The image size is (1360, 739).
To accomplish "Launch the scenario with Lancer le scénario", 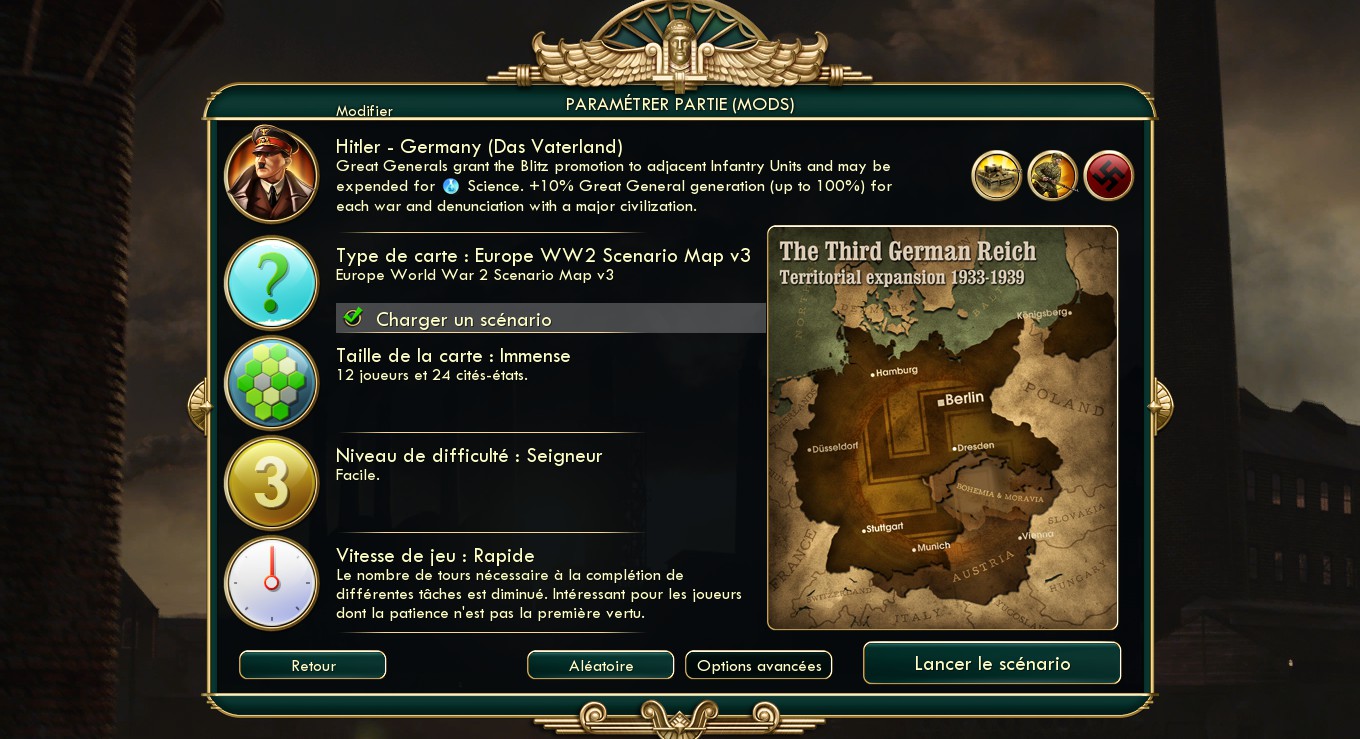I will (x=991, y=663).
